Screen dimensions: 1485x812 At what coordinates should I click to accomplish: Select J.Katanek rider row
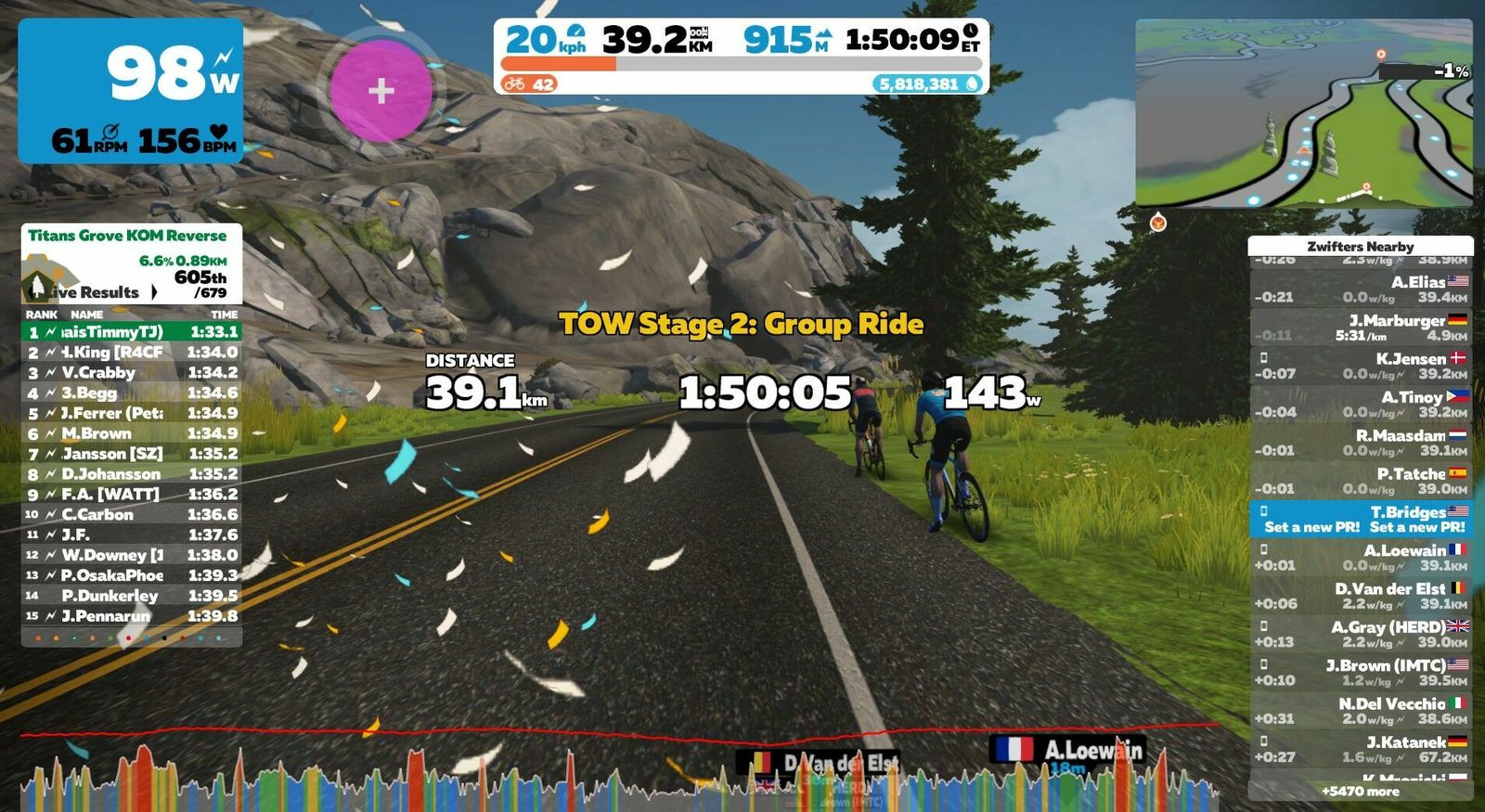(1361, 749)
